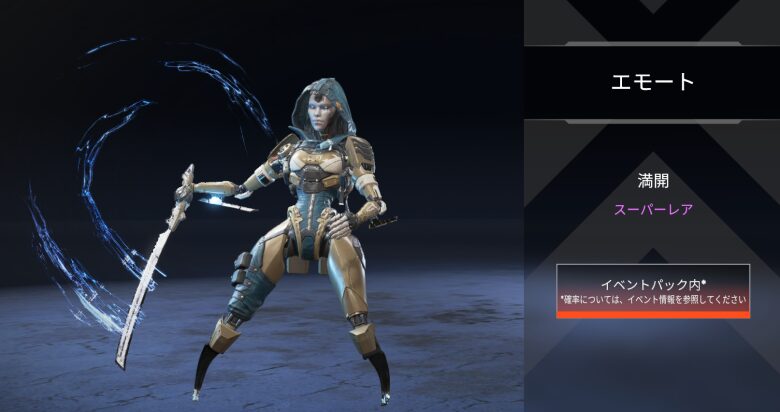Click the イベントパック内 event pack button

[653, 291]
